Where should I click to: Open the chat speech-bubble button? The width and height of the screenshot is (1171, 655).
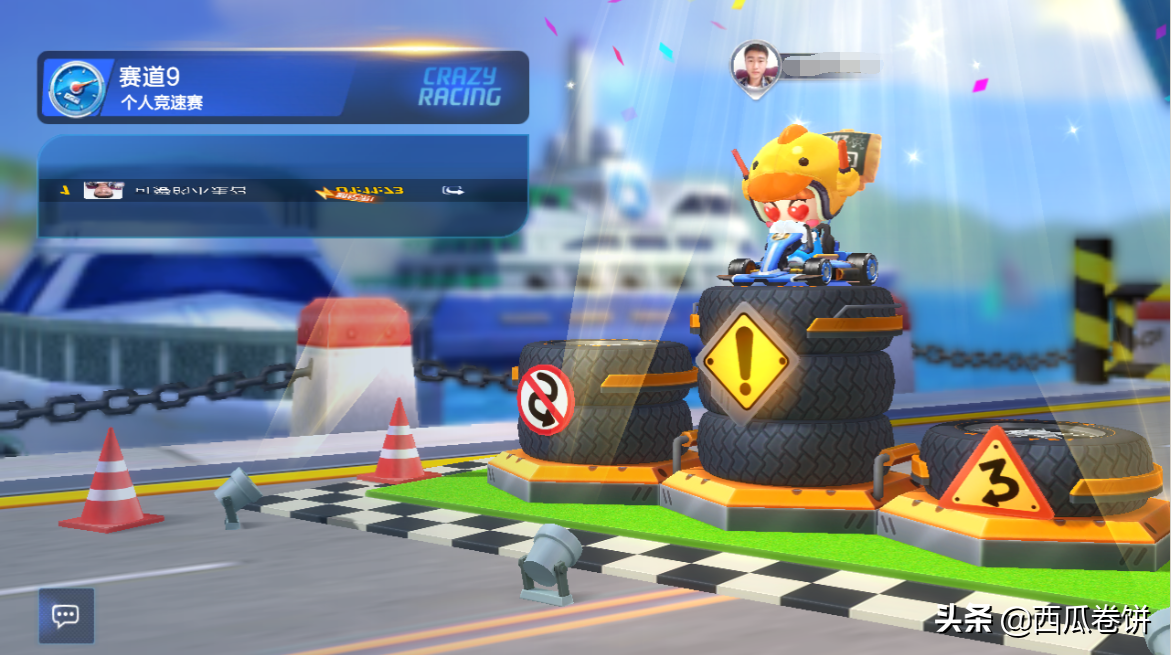point(66,615)
